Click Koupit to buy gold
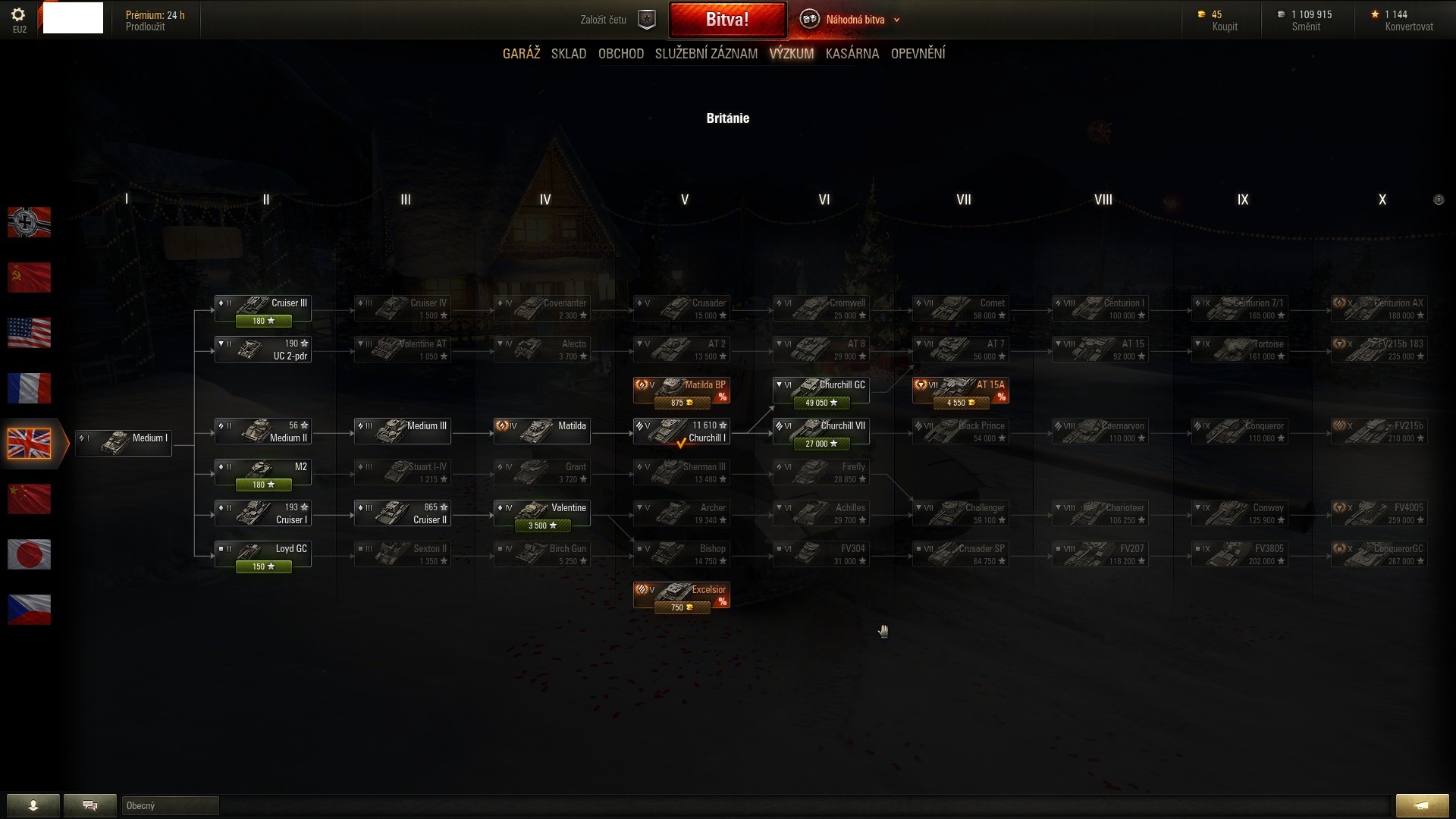The height and width of the screenshot is (819, 1456). tap(1224, 27)
